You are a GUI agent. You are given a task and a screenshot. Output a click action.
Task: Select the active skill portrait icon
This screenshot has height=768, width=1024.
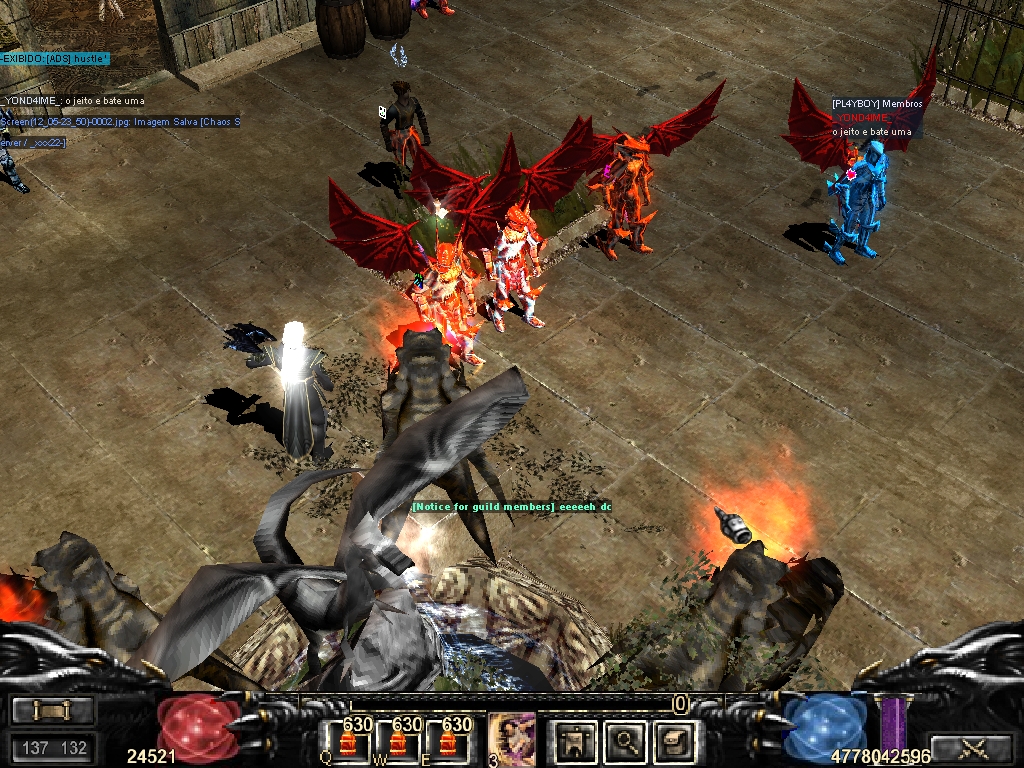tap(512, 739)
